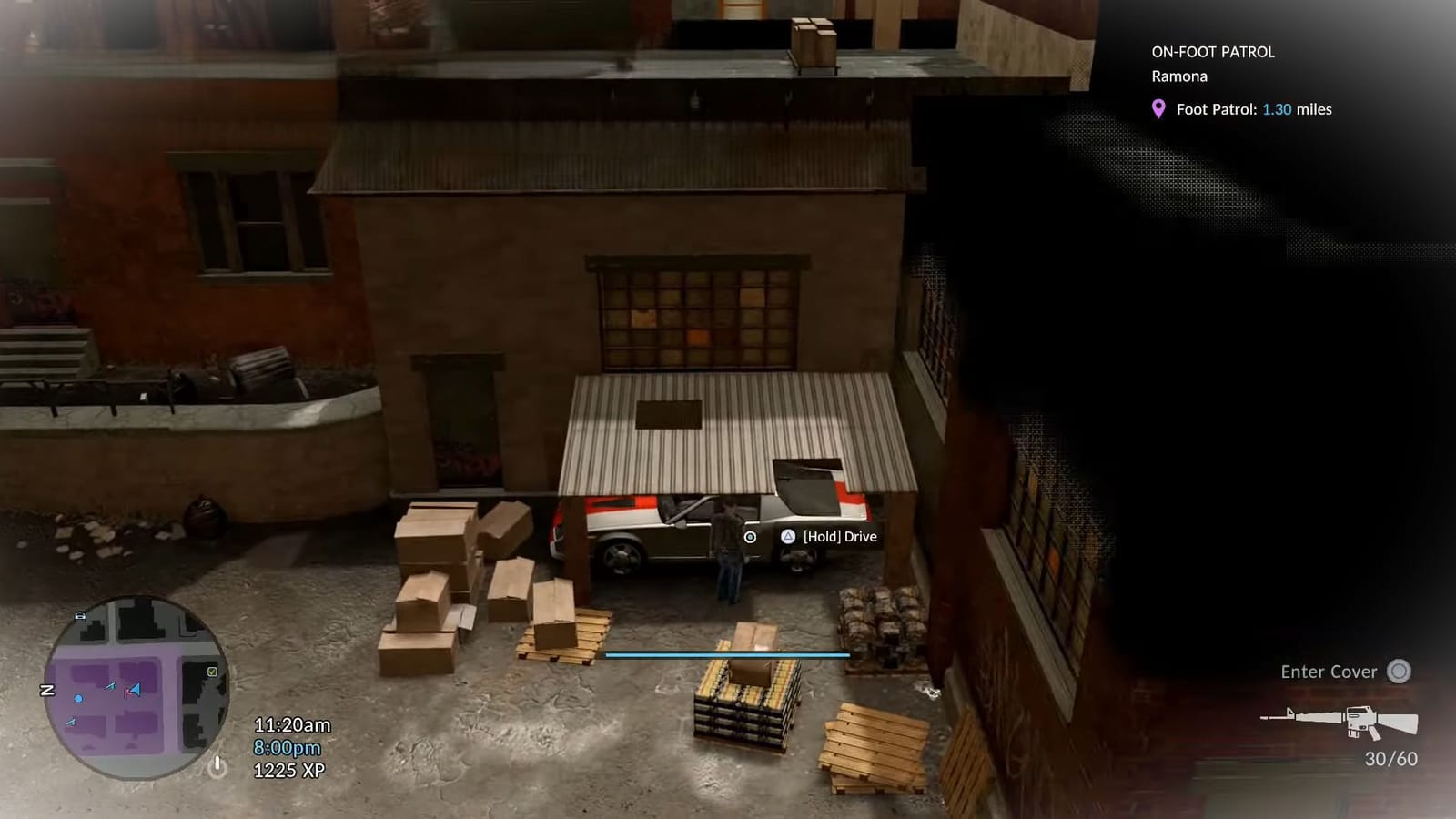Screen dimensions: 1456x819
Task: Click the power/flashlight icon under the minimap
Action: tap(217, 767)
